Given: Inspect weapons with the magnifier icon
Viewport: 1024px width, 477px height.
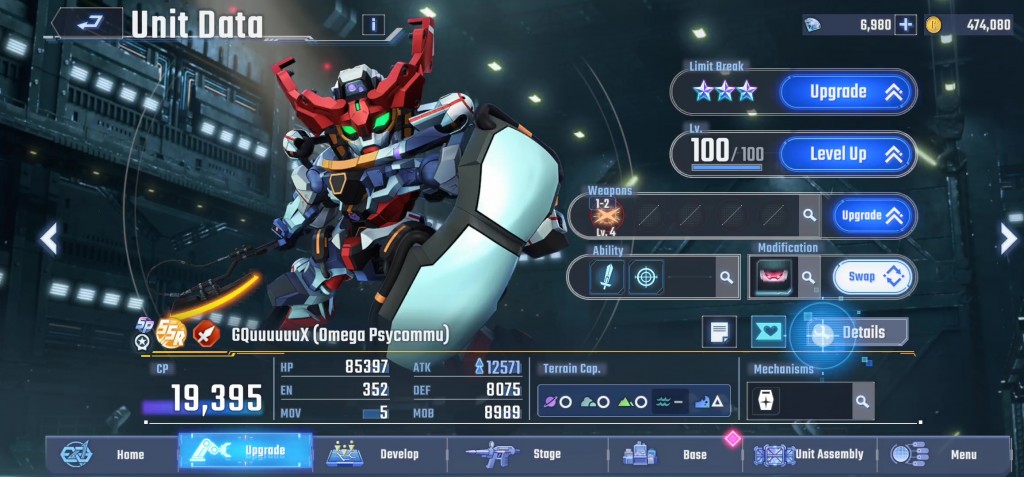Looking at the screenshot, I should (x=807, y=215).
